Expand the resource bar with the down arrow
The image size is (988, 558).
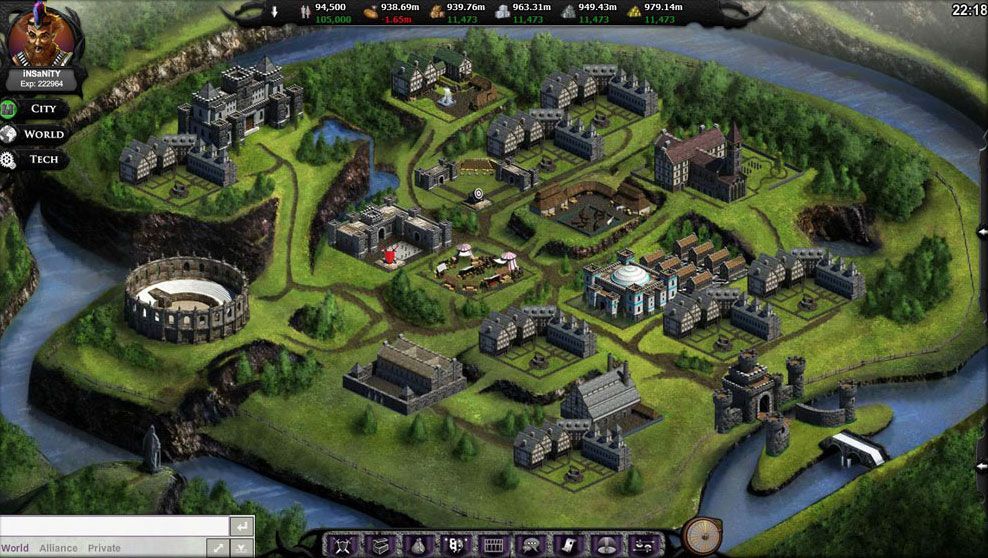point(275,12)
